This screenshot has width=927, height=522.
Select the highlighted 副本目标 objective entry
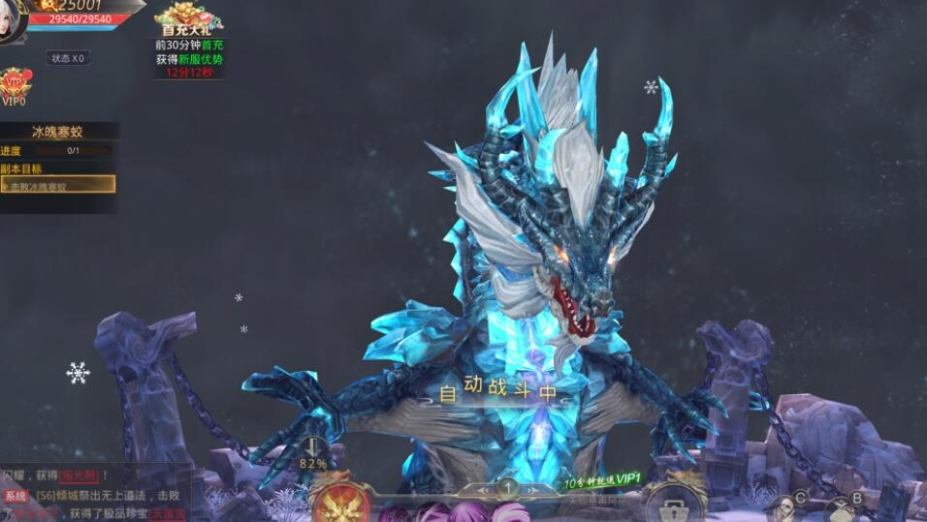point(57,185)
